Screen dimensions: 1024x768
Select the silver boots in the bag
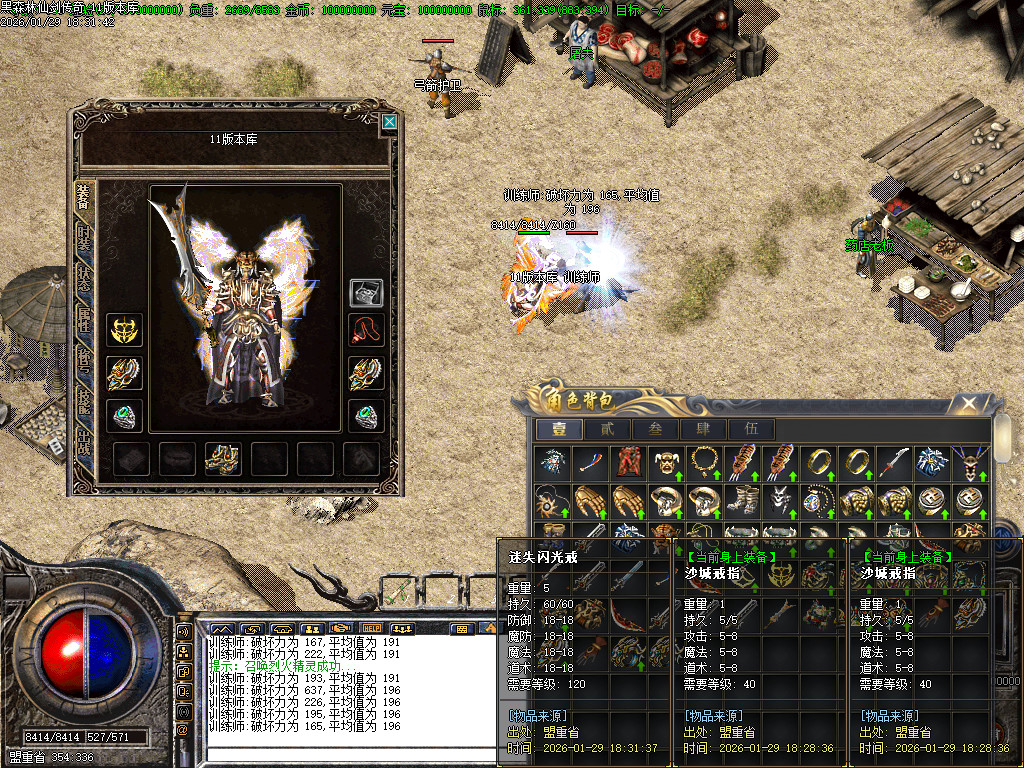743,499
